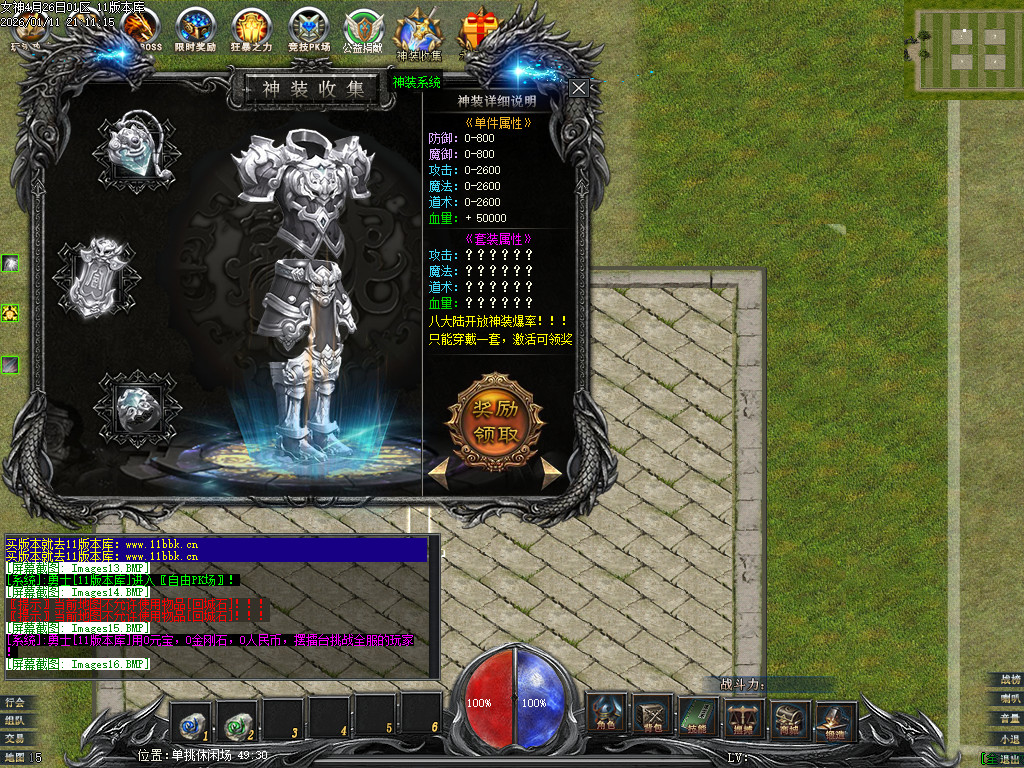This screenshot has width=1024, height=768.
Task: Open the 角色 character panel
Action: click(x=606, y=714)
